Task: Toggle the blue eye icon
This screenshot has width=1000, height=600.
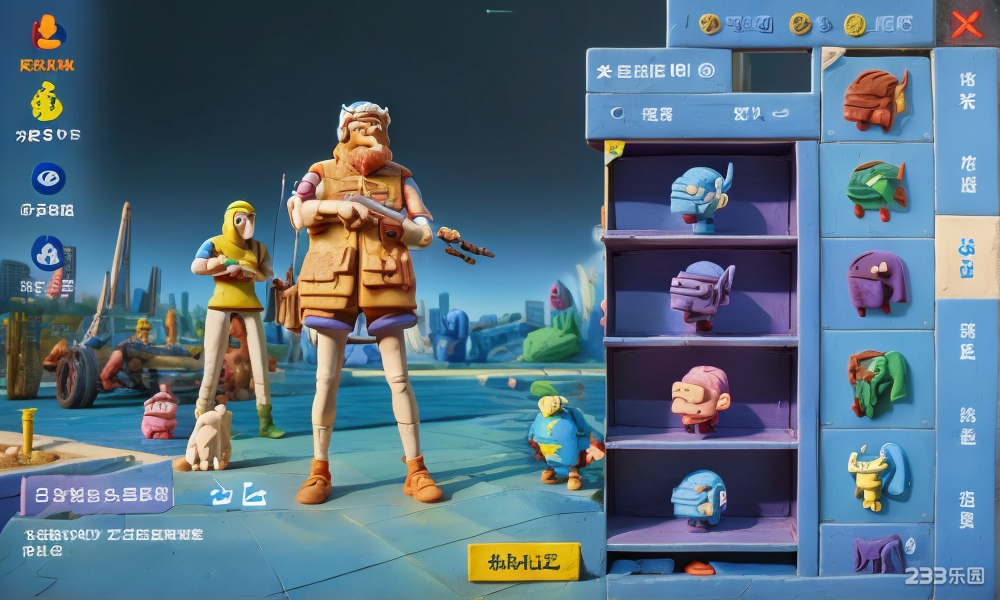Action: pyautogui.click(x=48, y=178)
